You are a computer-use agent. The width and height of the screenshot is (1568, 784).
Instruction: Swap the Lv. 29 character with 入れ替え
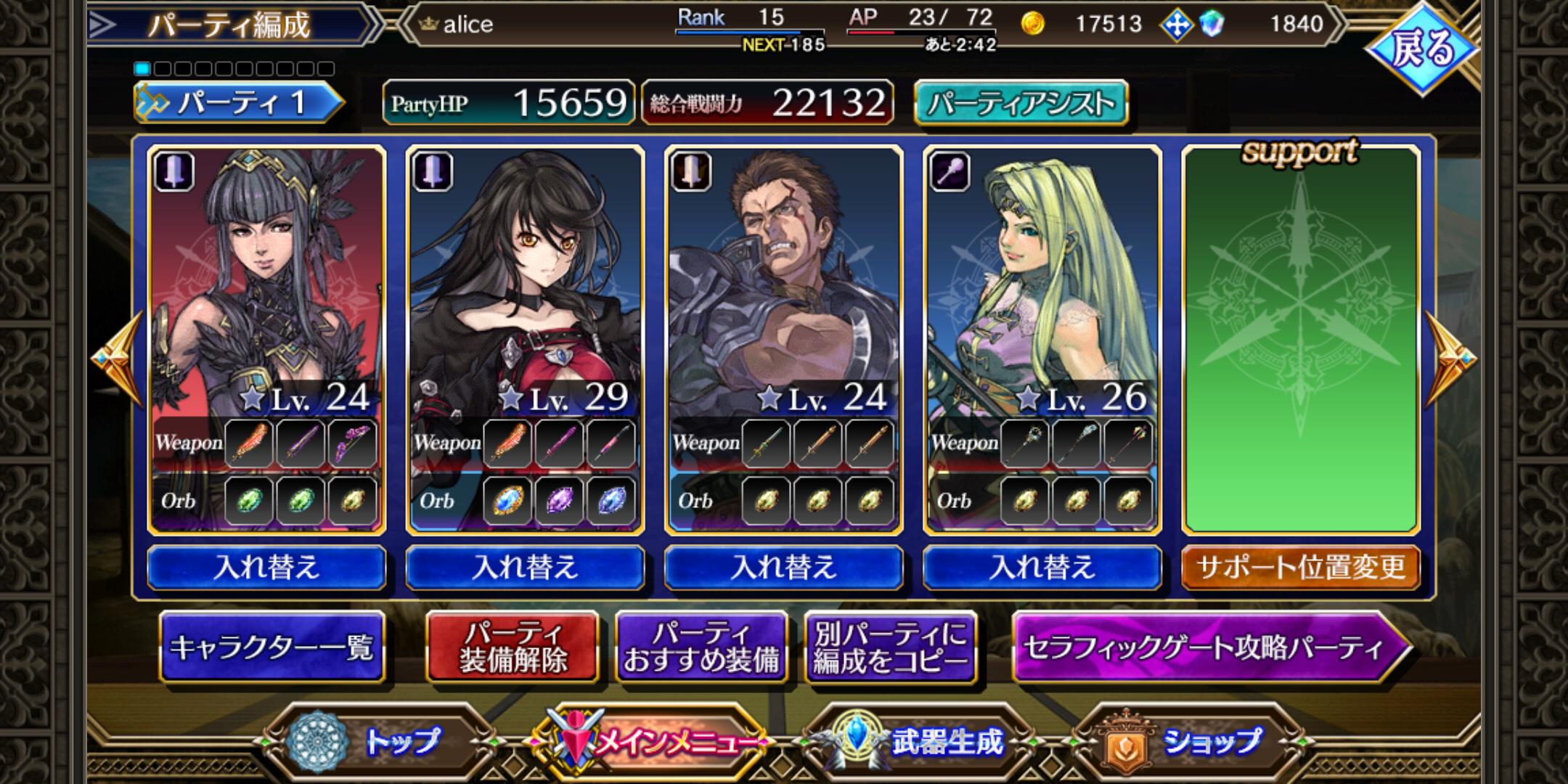pos(525,567)
